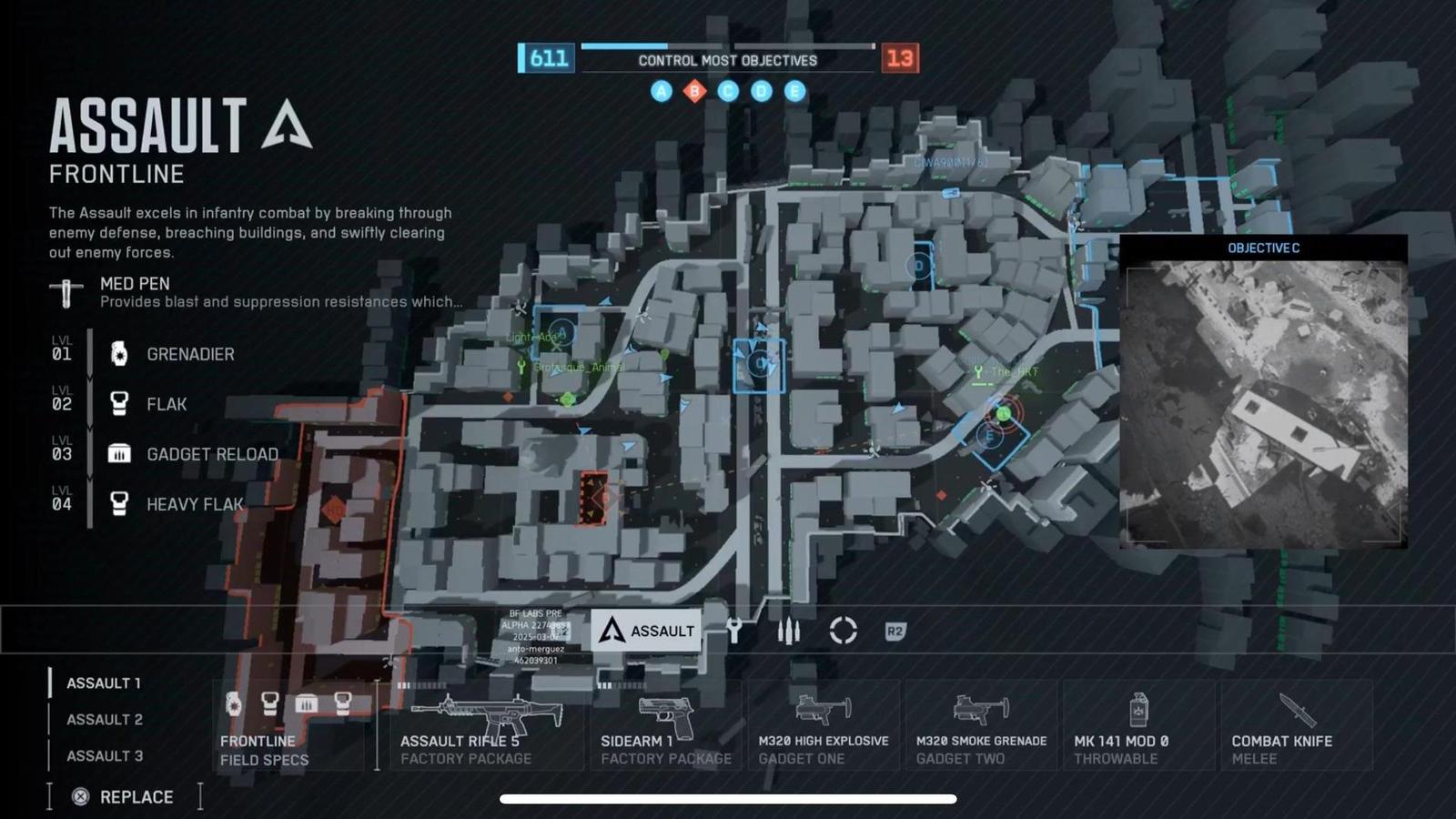Screen dimensions: 1456x819
Task: Click the ammunition bullets icon
Action: point(790,628)
